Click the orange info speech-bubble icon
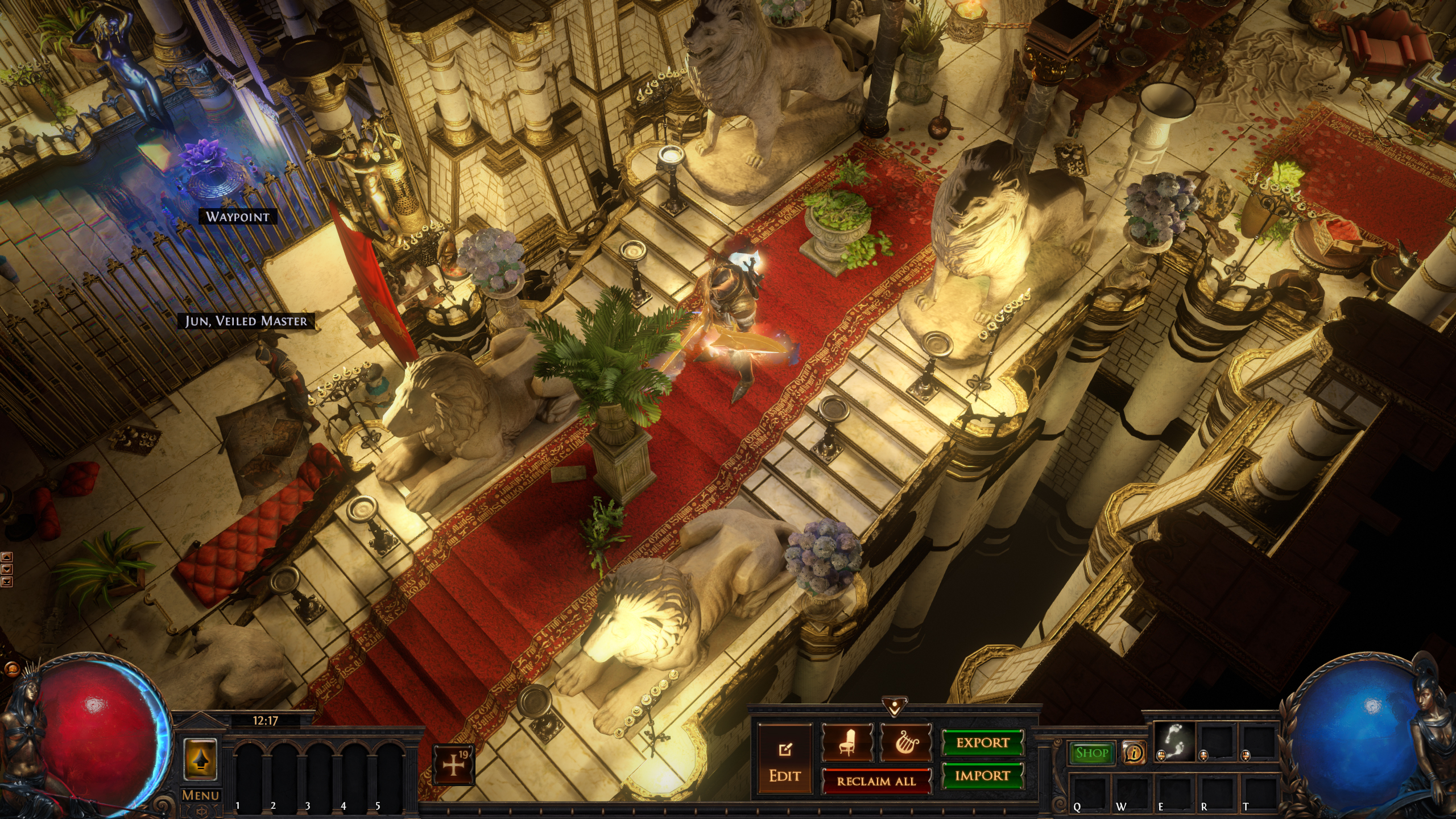The image size is (1456, 819). (x=1135, y=753)
